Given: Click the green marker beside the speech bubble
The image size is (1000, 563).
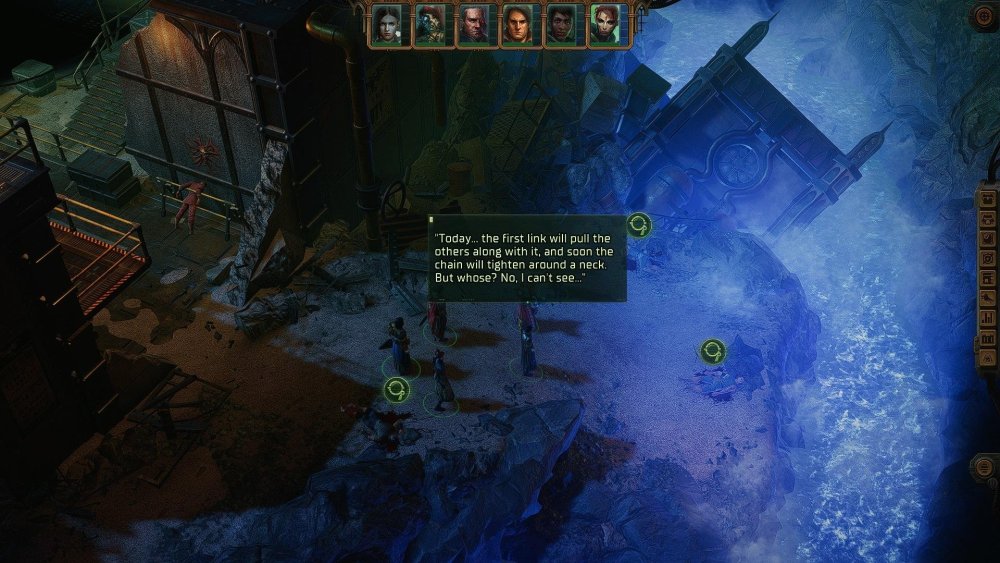Looking at the screenshot, I should pyautogui.click(x=639, y=225).
